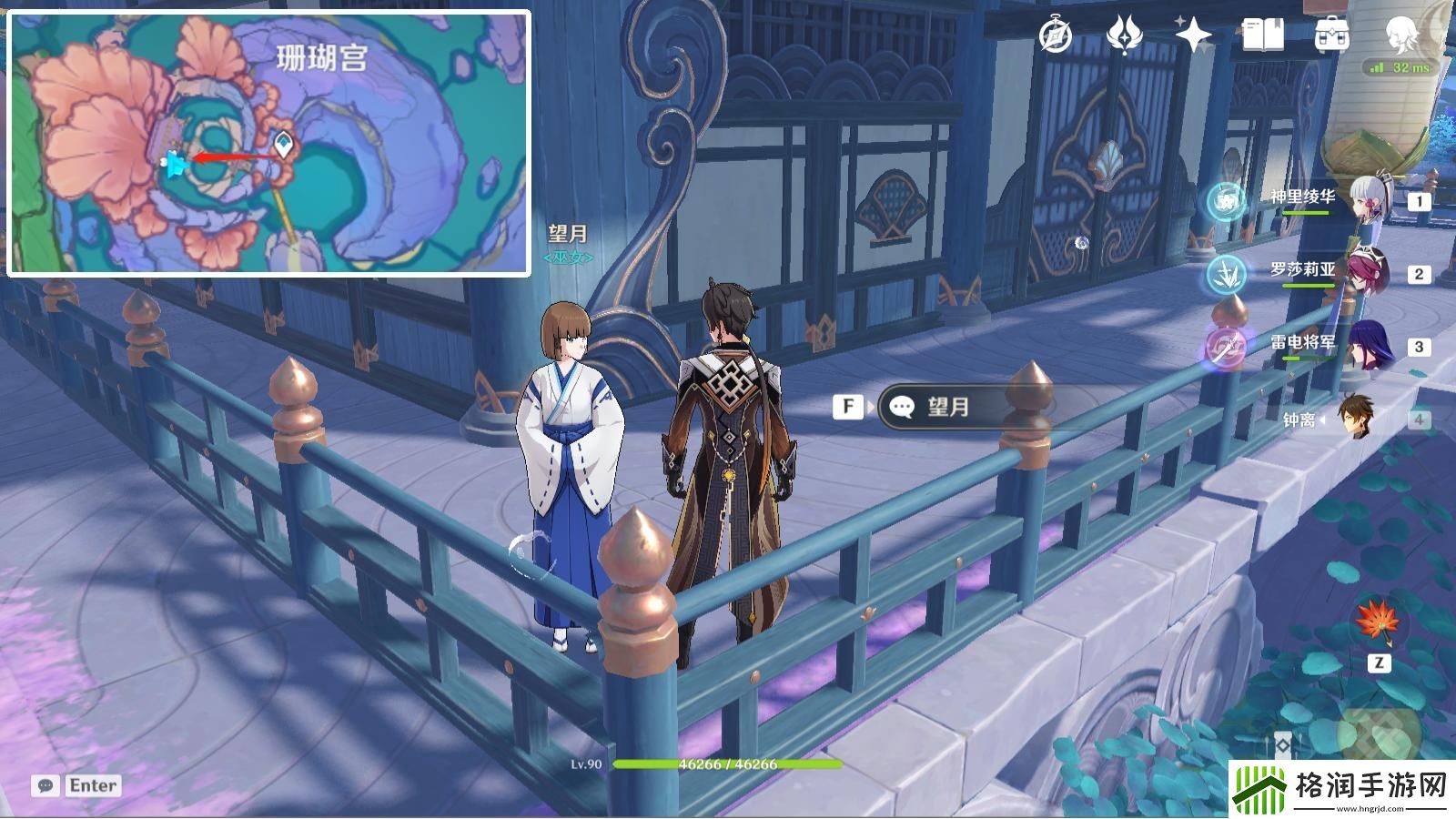Image resolution: width=1456 pixels, height=819 pixels.
Task: Open the Adventurer Handbook book icon
Action: click(1262, 36)
